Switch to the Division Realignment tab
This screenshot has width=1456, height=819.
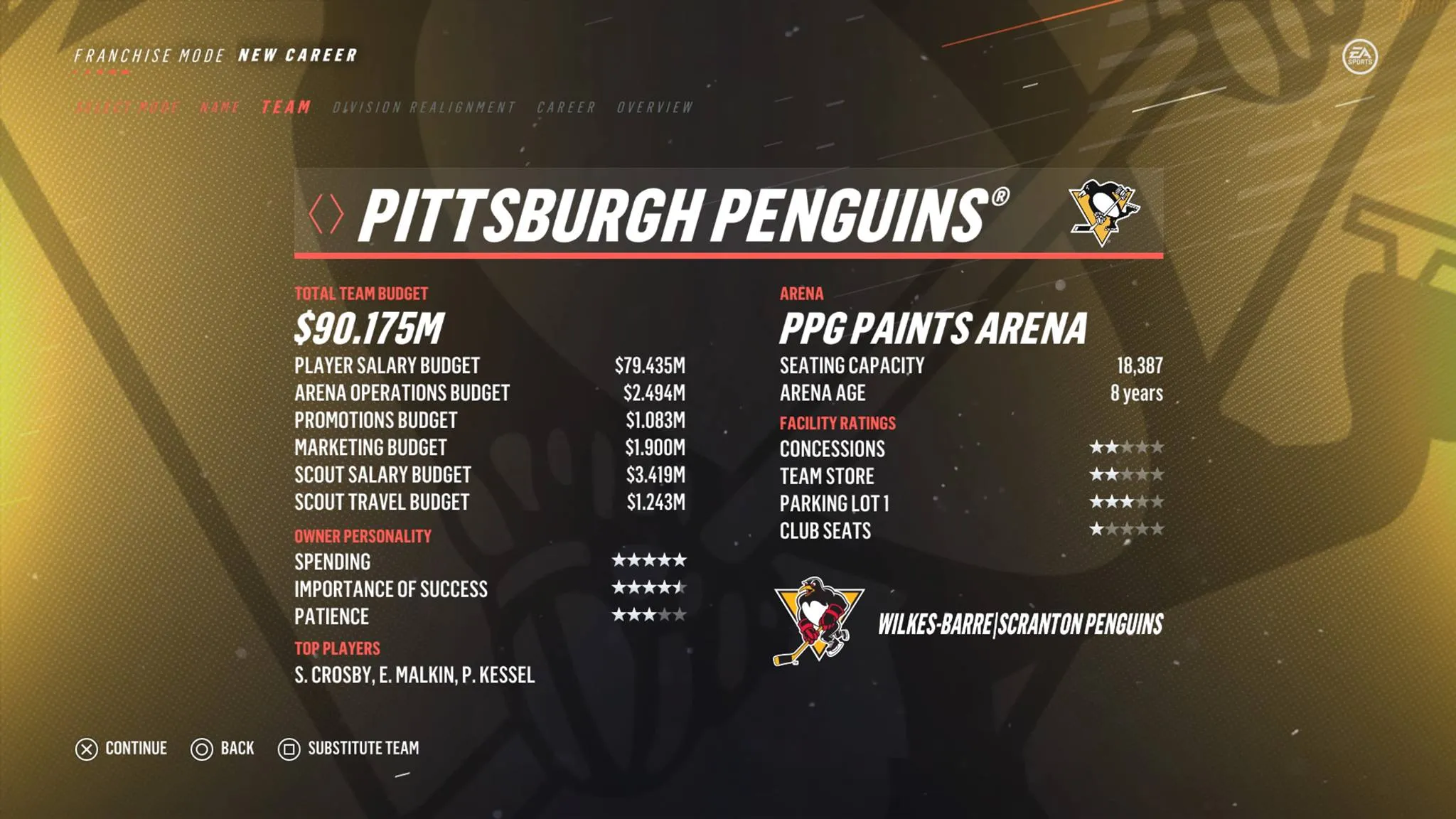click(424, 107)
